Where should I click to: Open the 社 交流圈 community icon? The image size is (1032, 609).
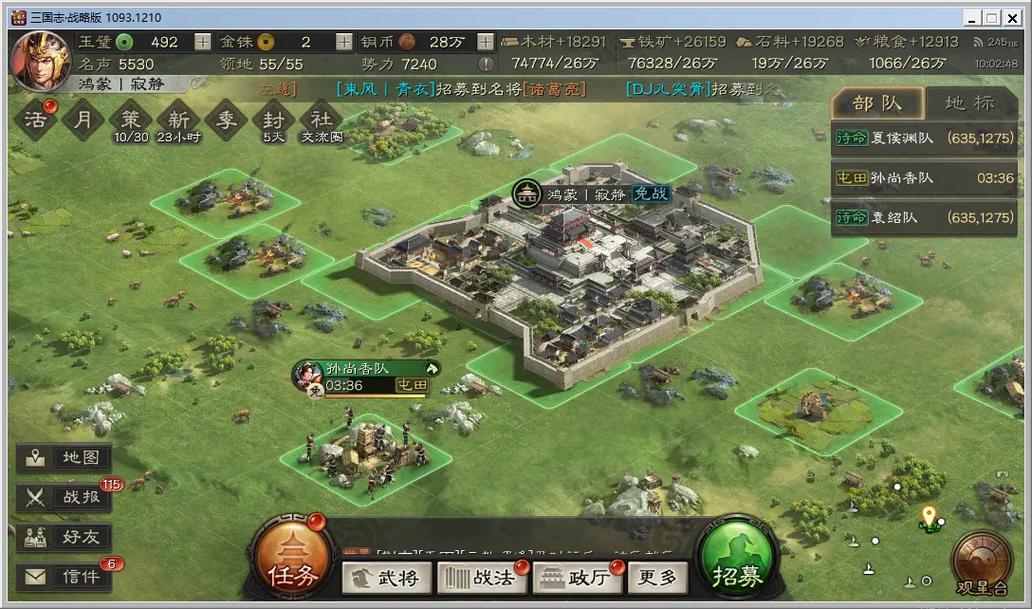point(321,120)
